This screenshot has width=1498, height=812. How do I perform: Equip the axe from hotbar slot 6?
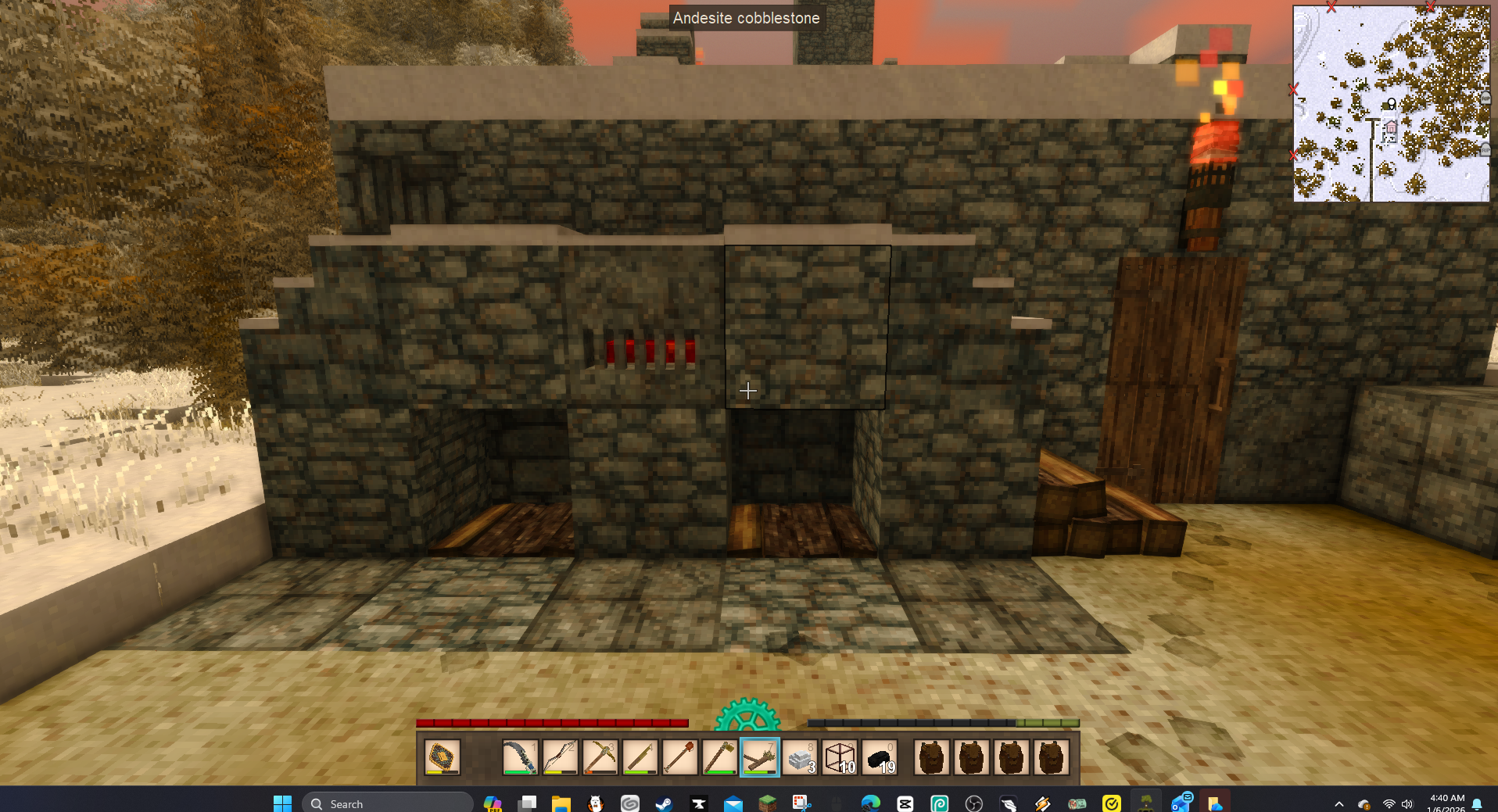point(719,757)
